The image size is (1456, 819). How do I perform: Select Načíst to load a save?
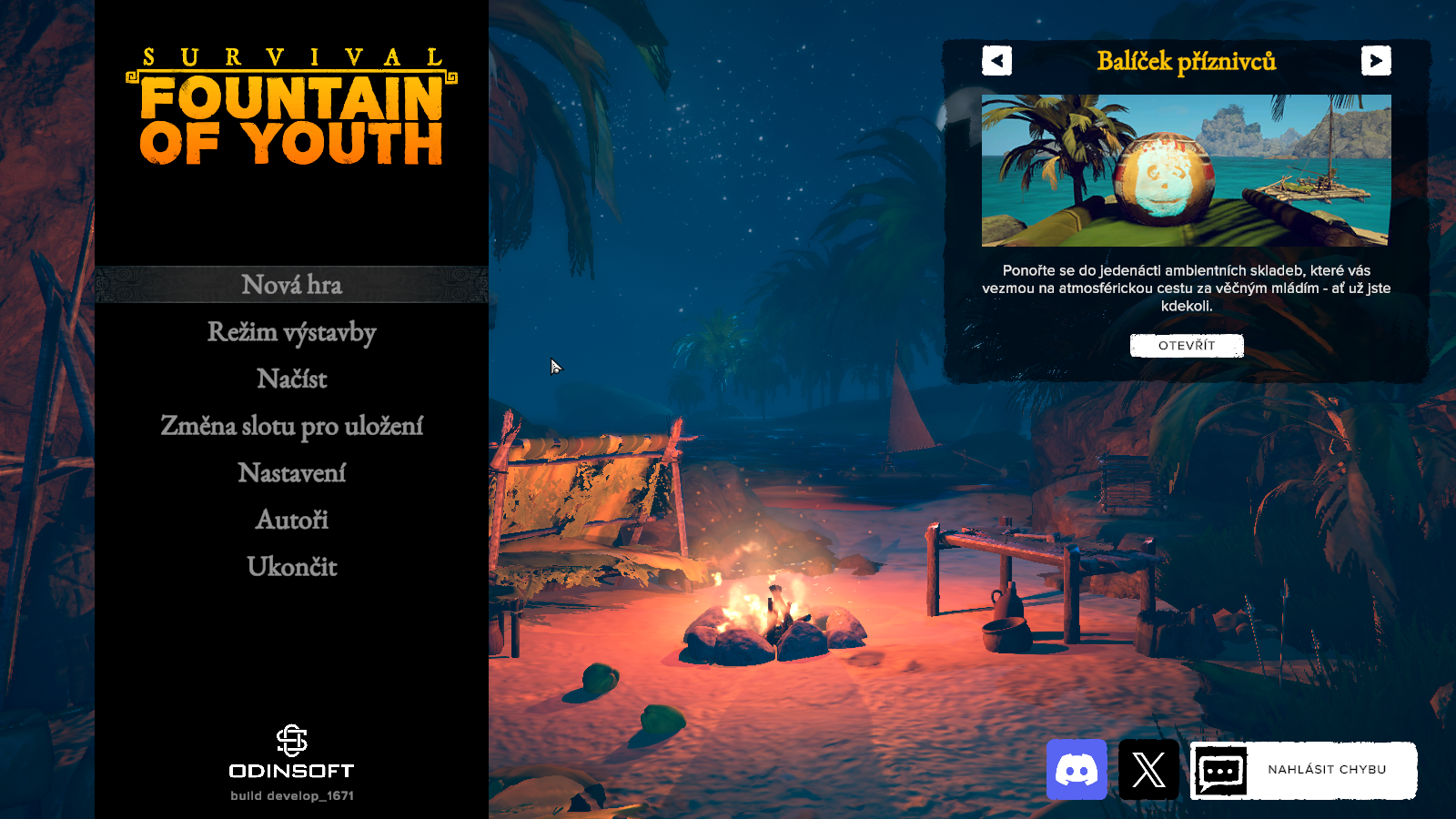291,379
